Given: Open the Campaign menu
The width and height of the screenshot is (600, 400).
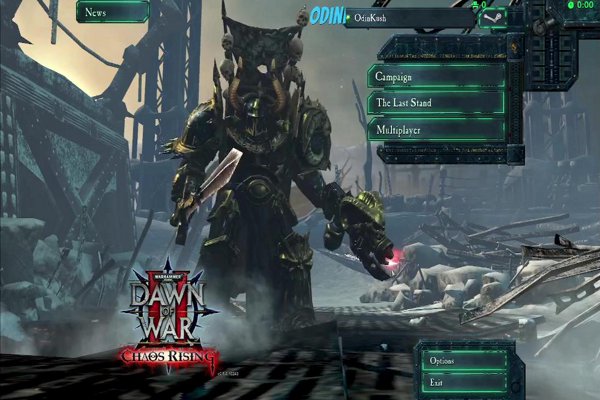Looking at the screenshot, I should [436, 77].
